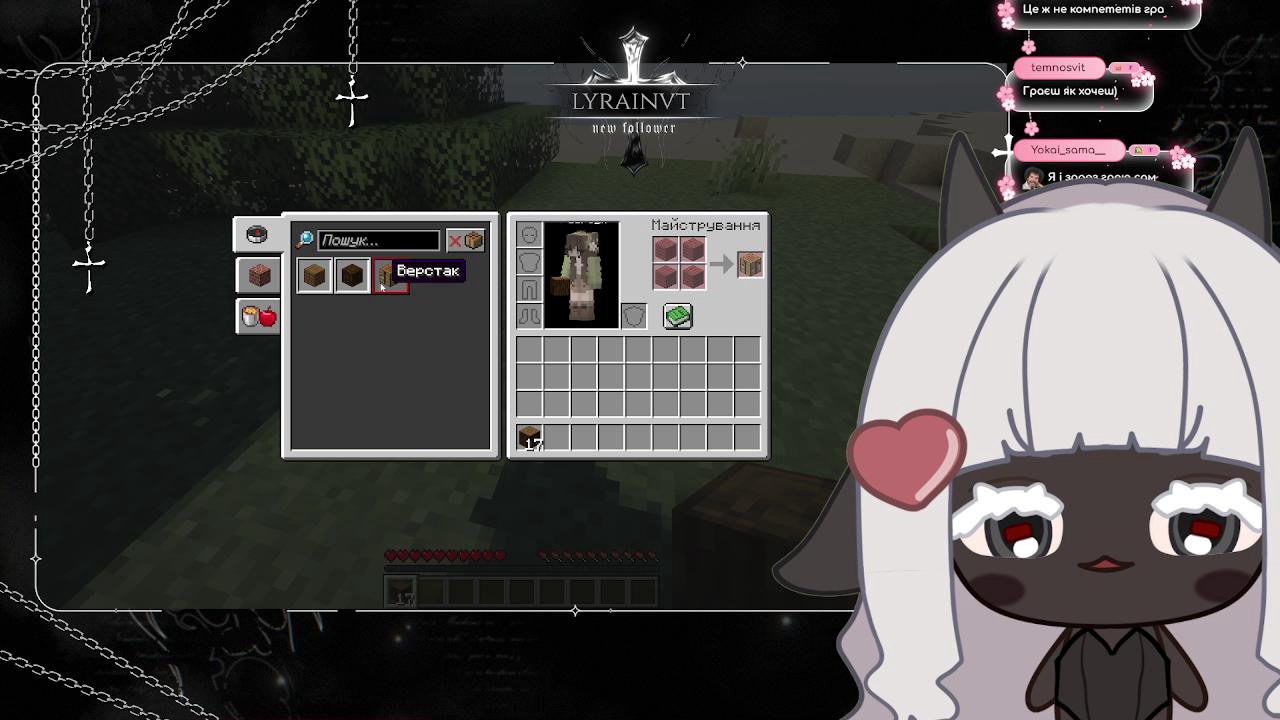Switch to the food and drinks recipe tab
The width and height of the screenshot is (1280, 720).
(257, 317)
